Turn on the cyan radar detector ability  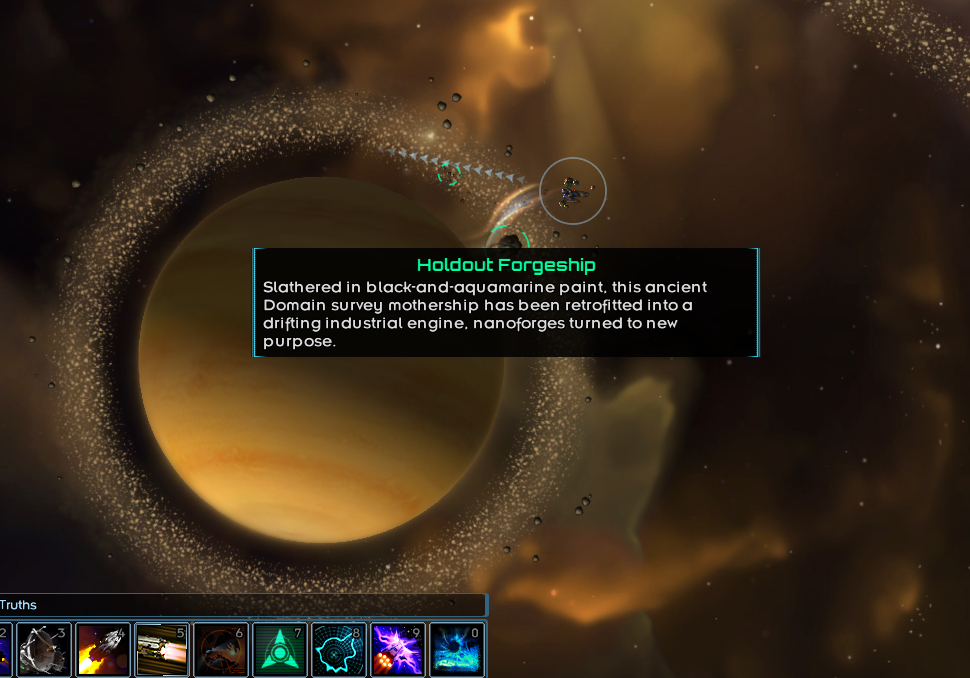[338, 649]
